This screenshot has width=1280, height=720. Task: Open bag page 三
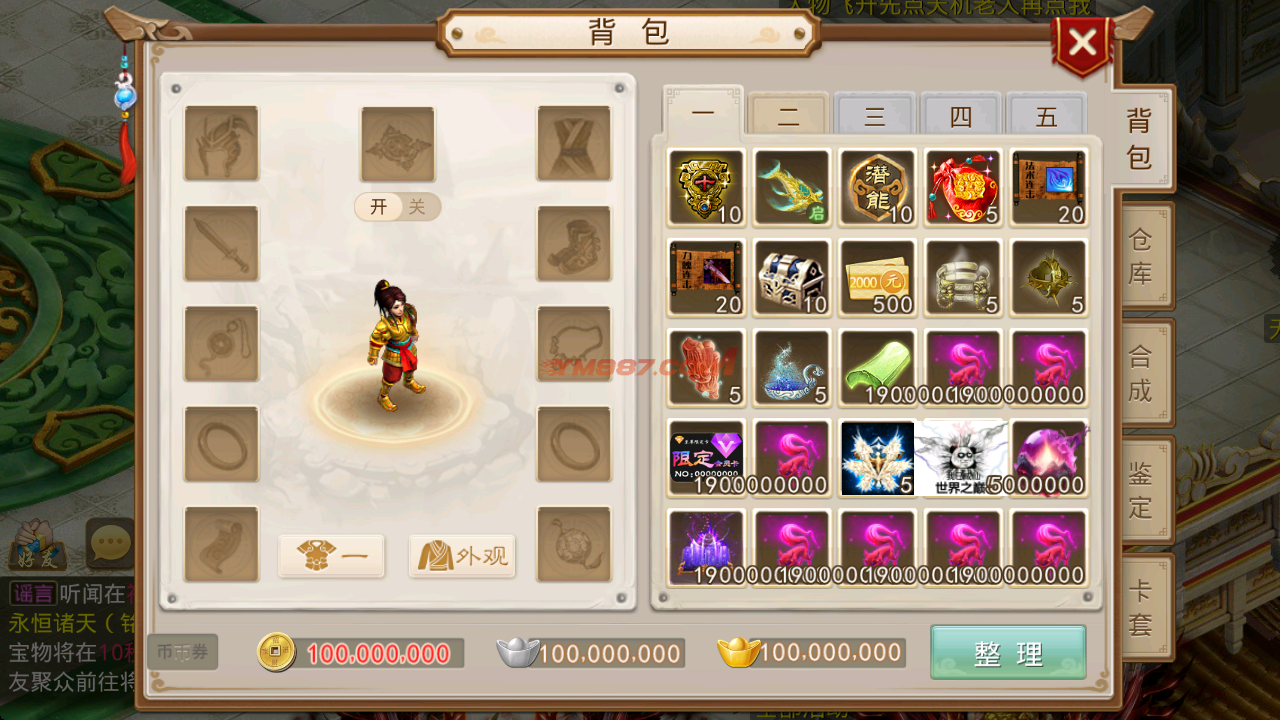tap(875, 117)
